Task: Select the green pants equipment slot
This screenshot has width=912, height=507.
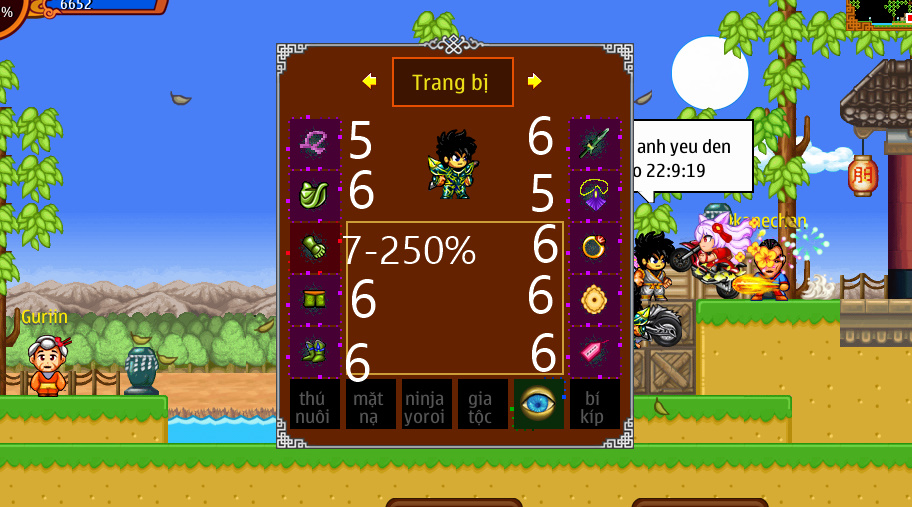Action: point(314,299)
